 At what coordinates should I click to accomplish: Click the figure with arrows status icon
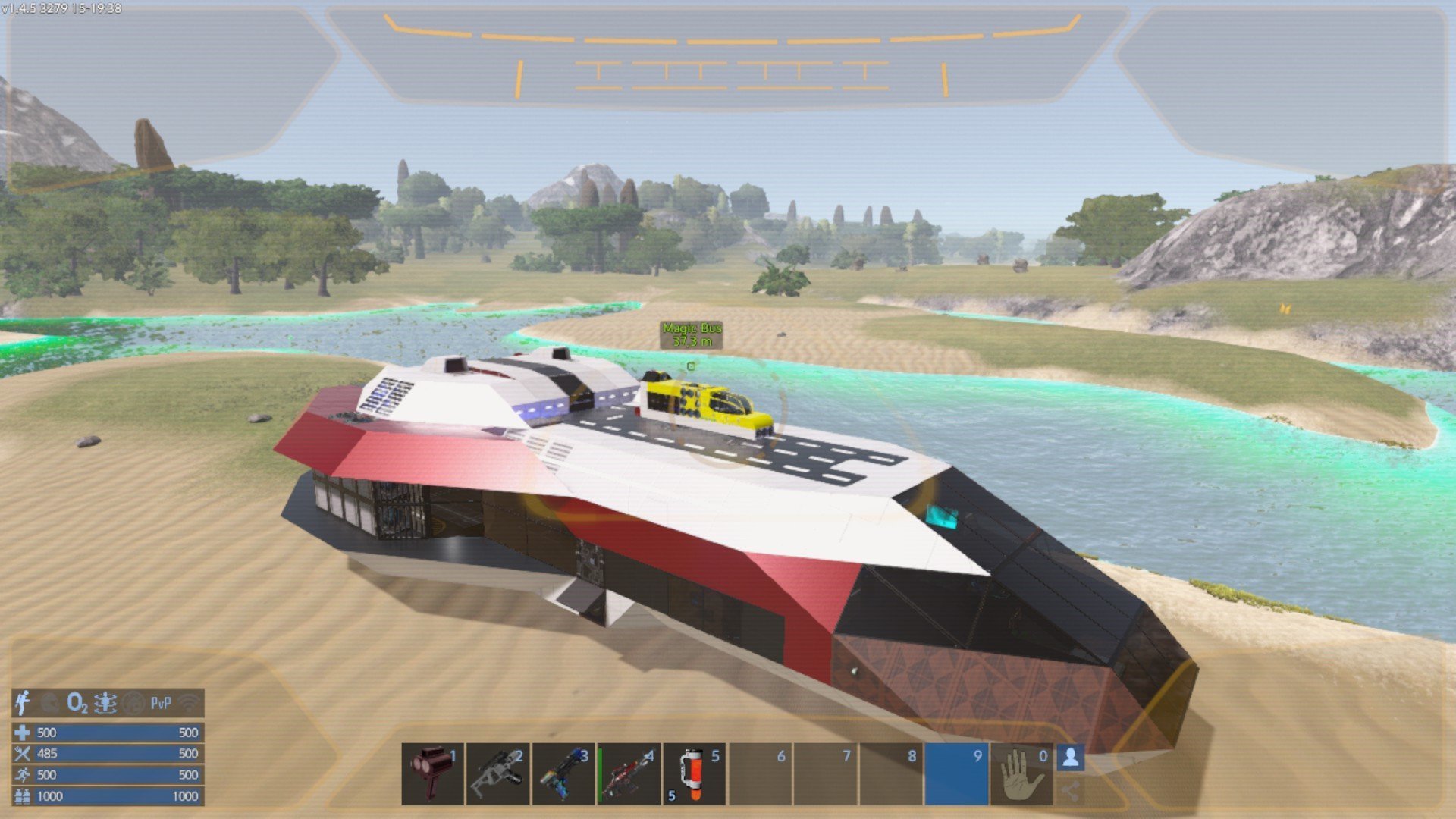pos(105,703)
